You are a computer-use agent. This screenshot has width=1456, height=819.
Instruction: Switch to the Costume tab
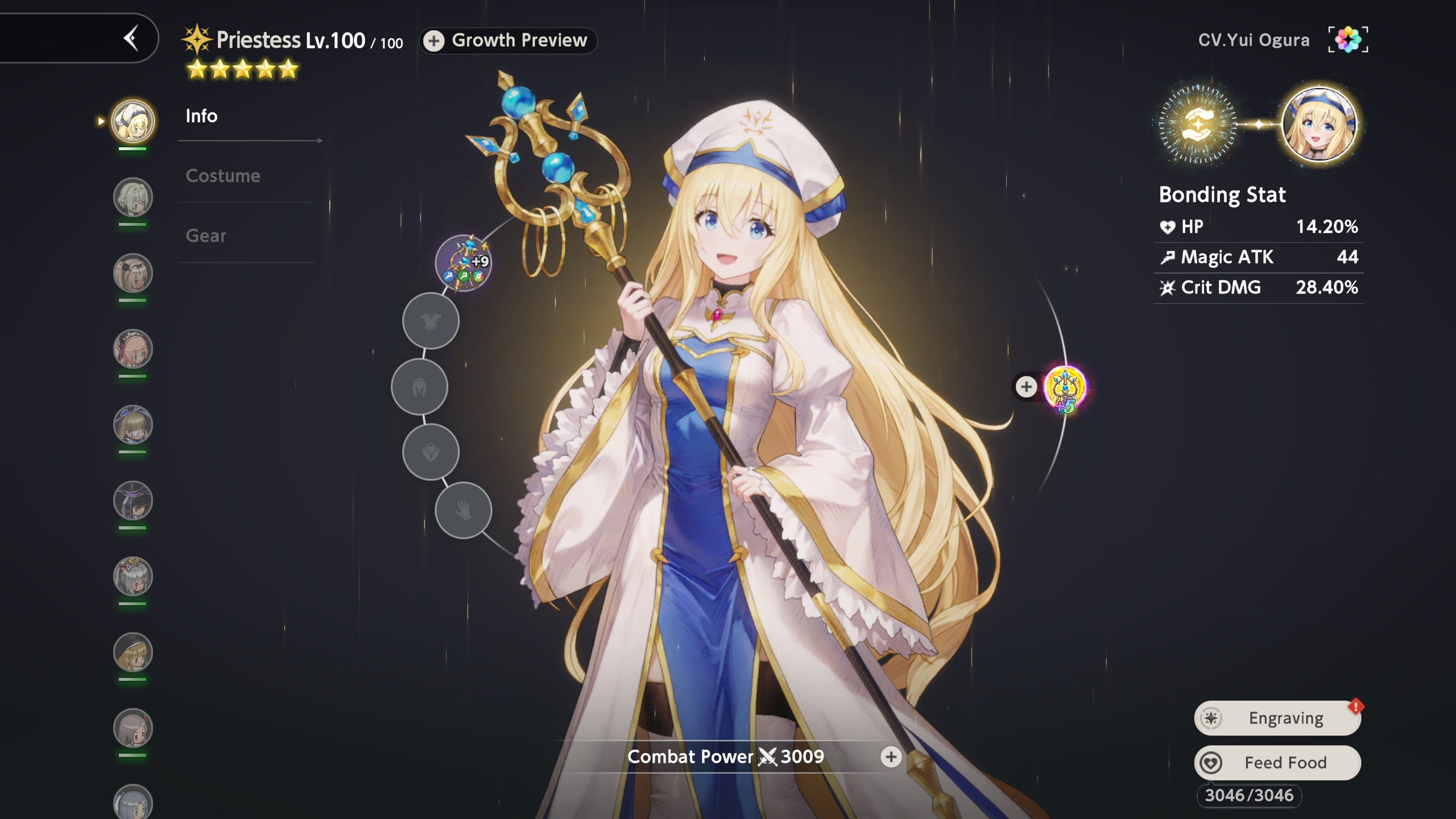click(222, 176)
